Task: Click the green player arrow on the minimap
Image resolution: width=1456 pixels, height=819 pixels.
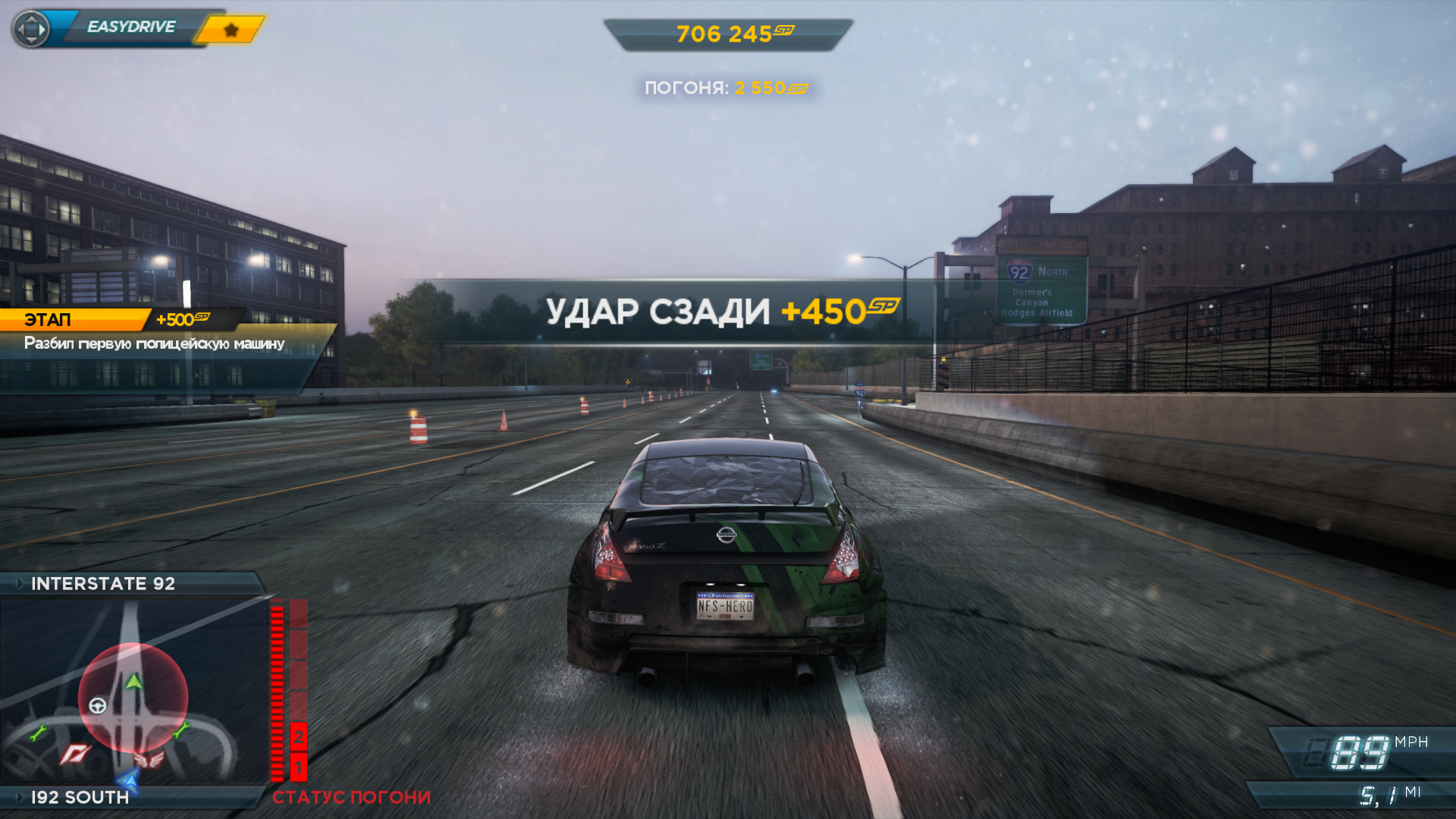Action: [x=134, y=682]
